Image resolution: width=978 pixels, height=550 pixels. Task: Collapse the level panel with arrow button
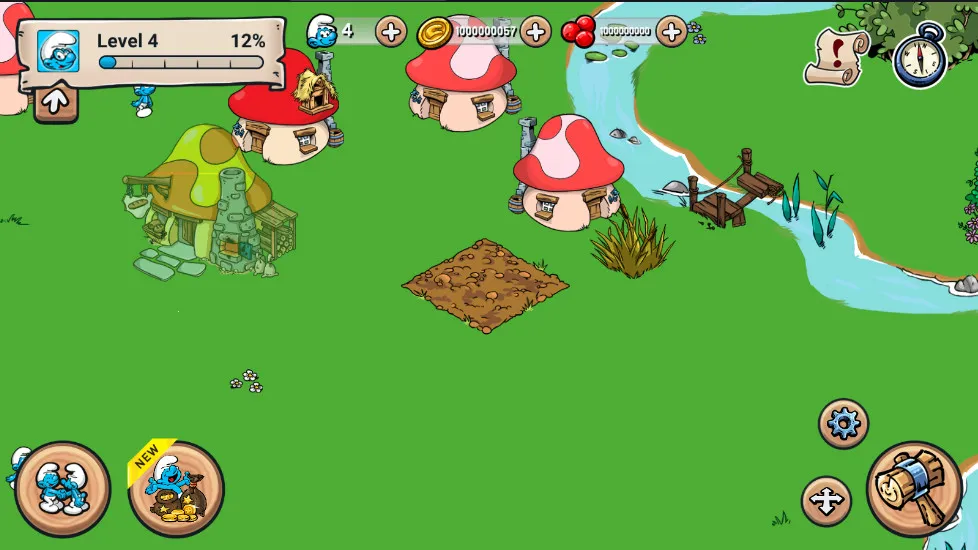pyautogui.click(x=56, y=102)
